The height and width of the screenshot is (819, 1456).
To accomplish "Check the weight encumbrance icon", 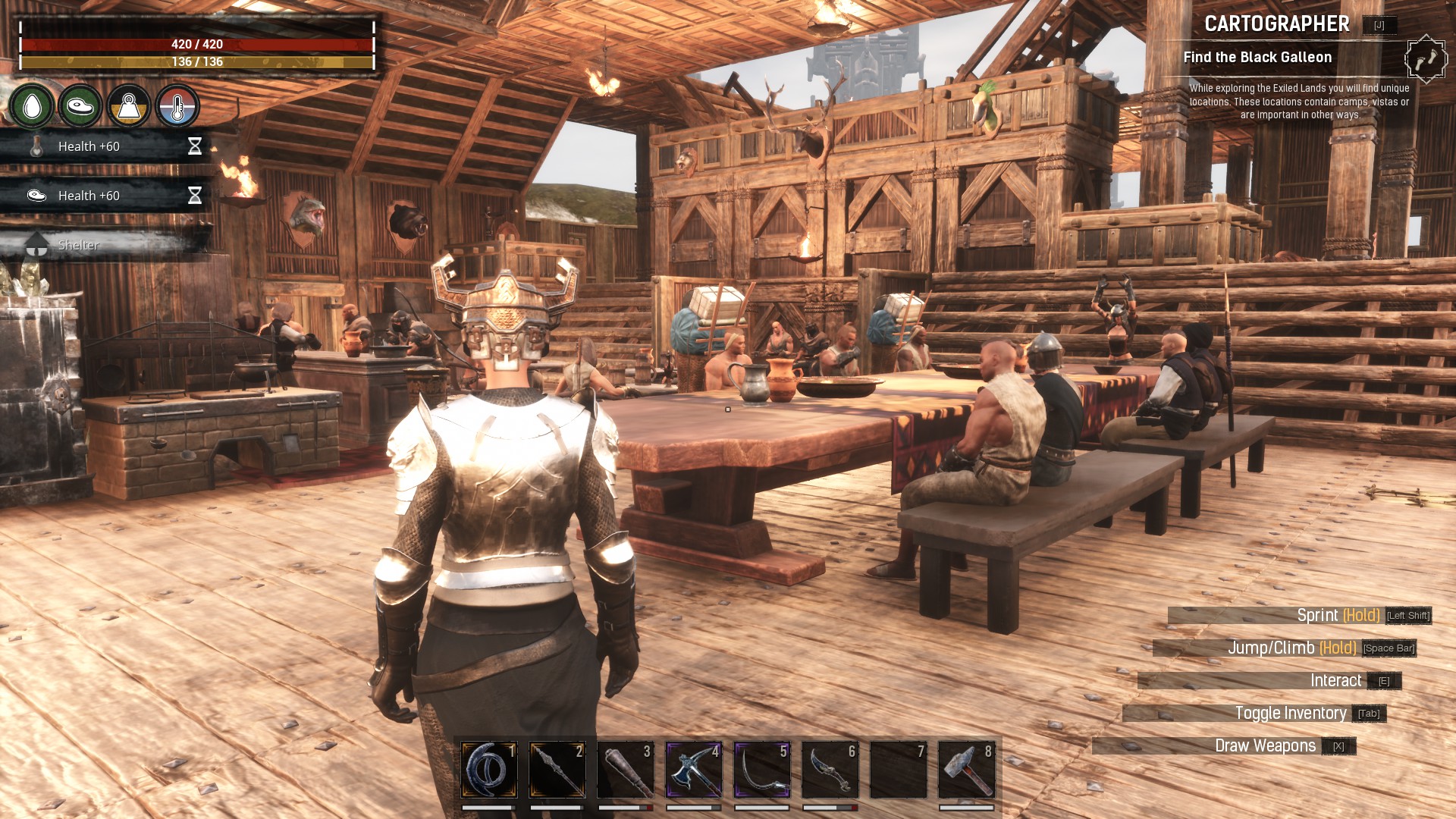I will click(x=129, y=106).
